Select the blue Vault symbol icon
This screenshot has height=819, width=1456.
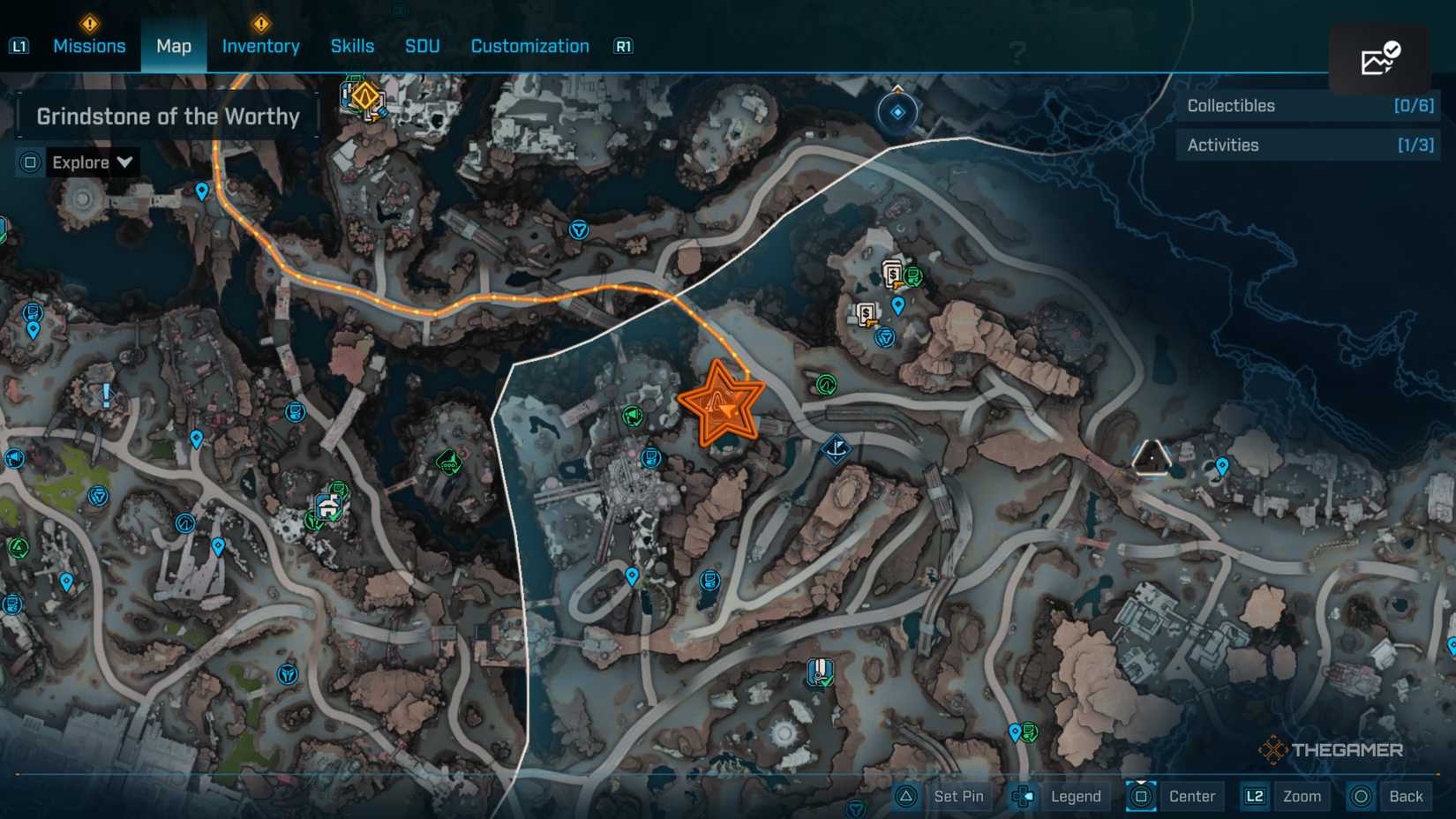click(x=578, y=232)
